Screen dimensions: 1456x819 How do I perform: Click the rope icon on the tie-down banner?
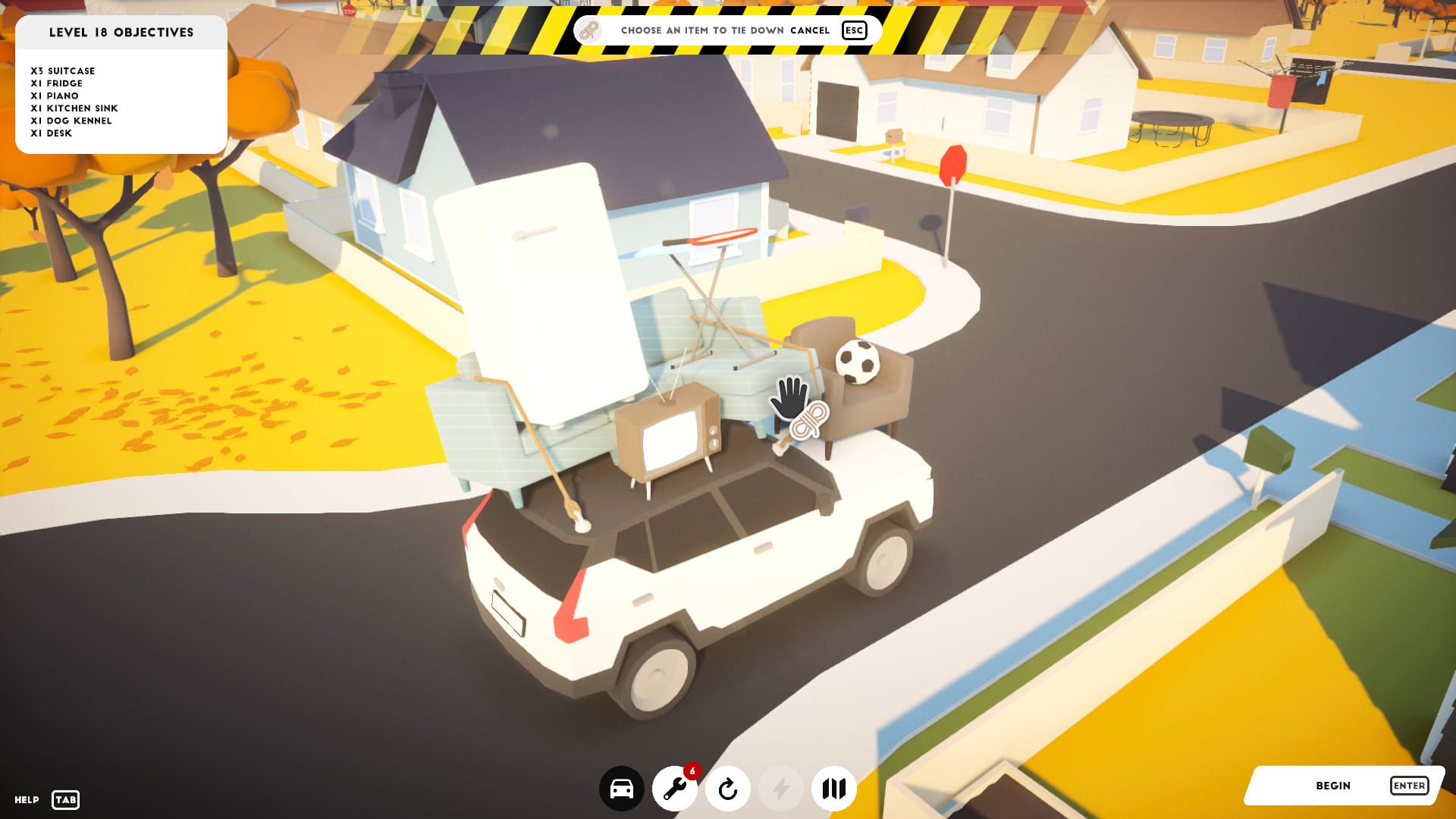click(588, 31)
